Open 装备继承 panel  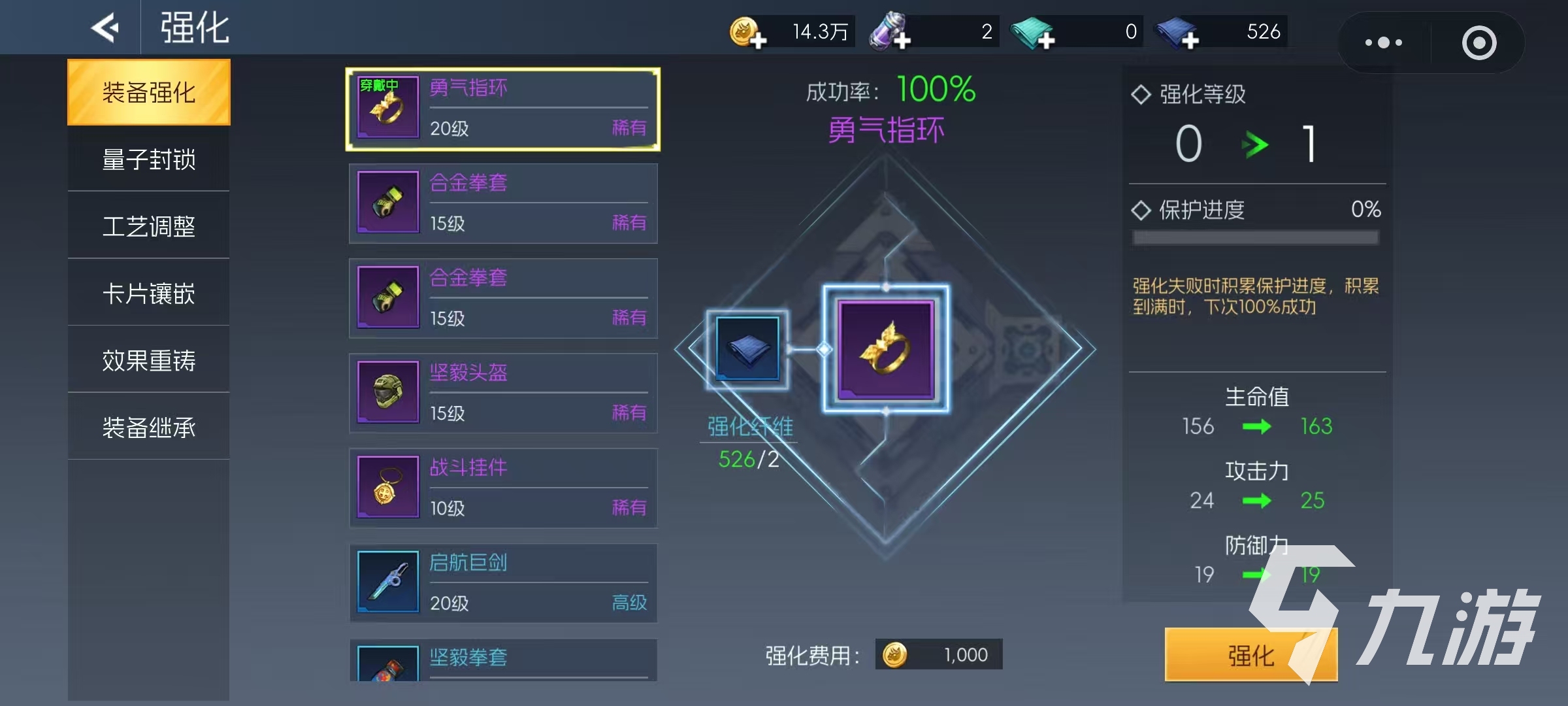pyautogui.click(x=148, y=427)
